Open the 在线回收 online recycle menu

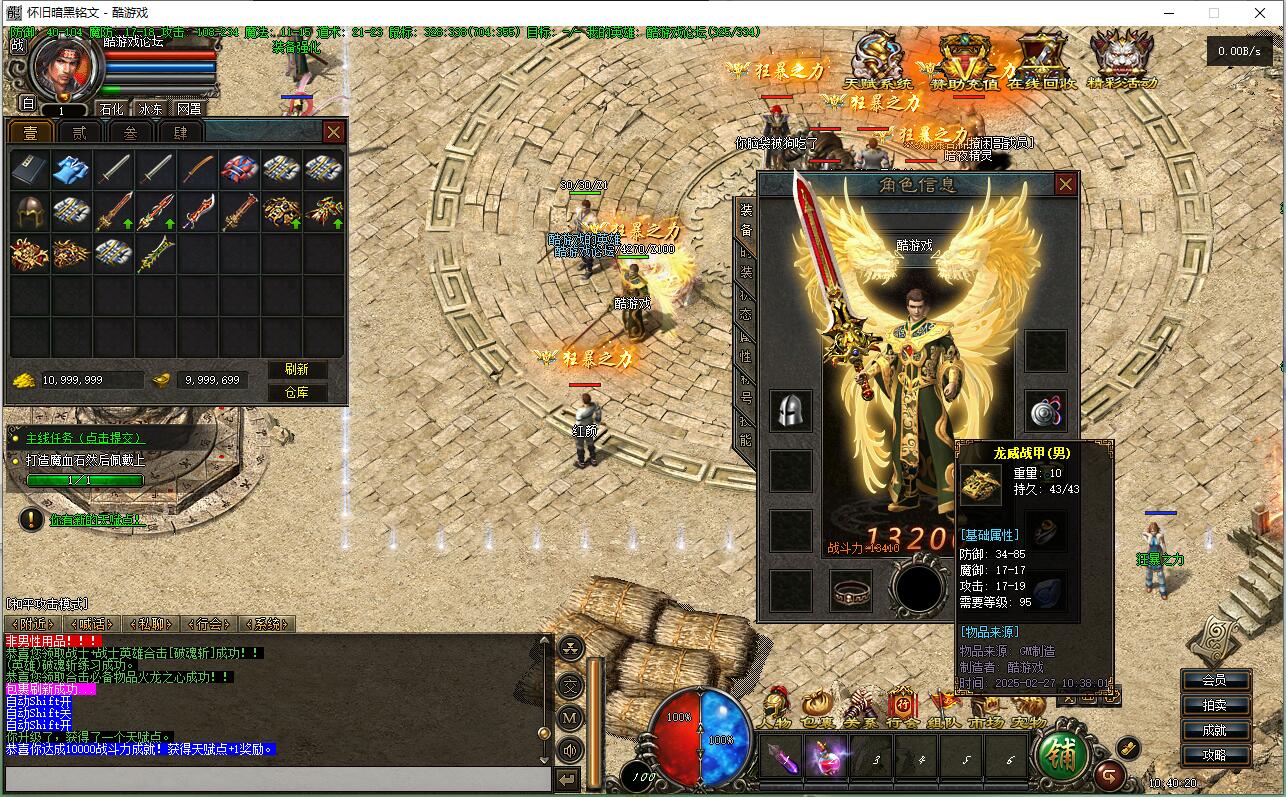coord(1042,62)
